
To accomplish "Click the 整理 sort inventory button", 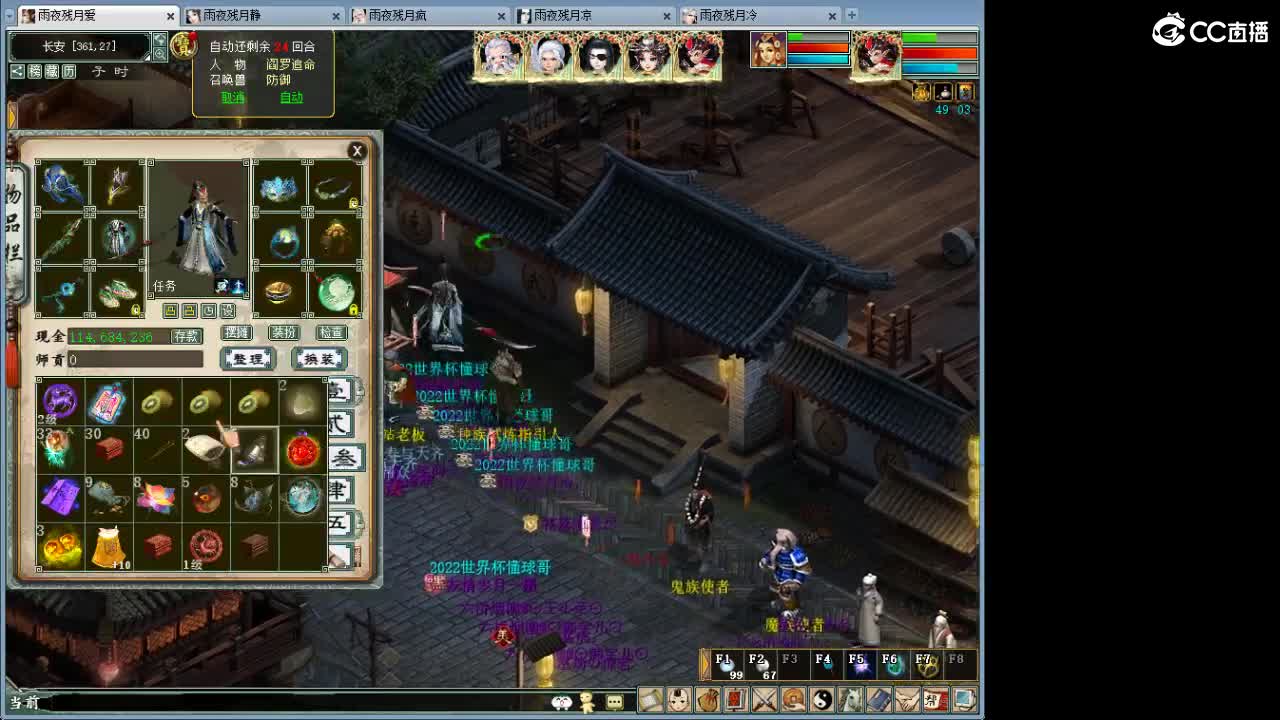I will click(x=248, y=359).
